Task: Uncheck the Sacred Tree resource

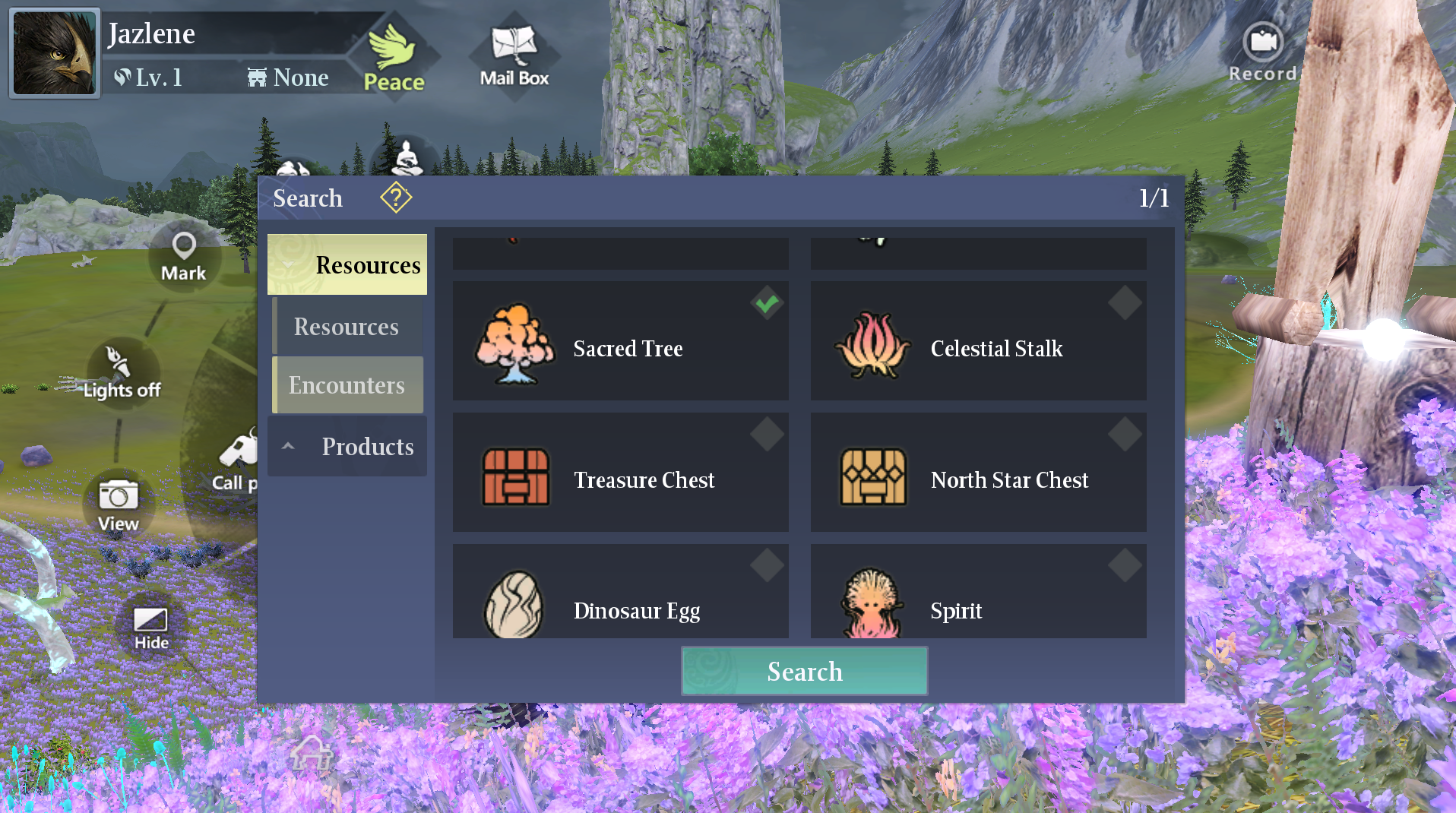Action: (767, 304)
